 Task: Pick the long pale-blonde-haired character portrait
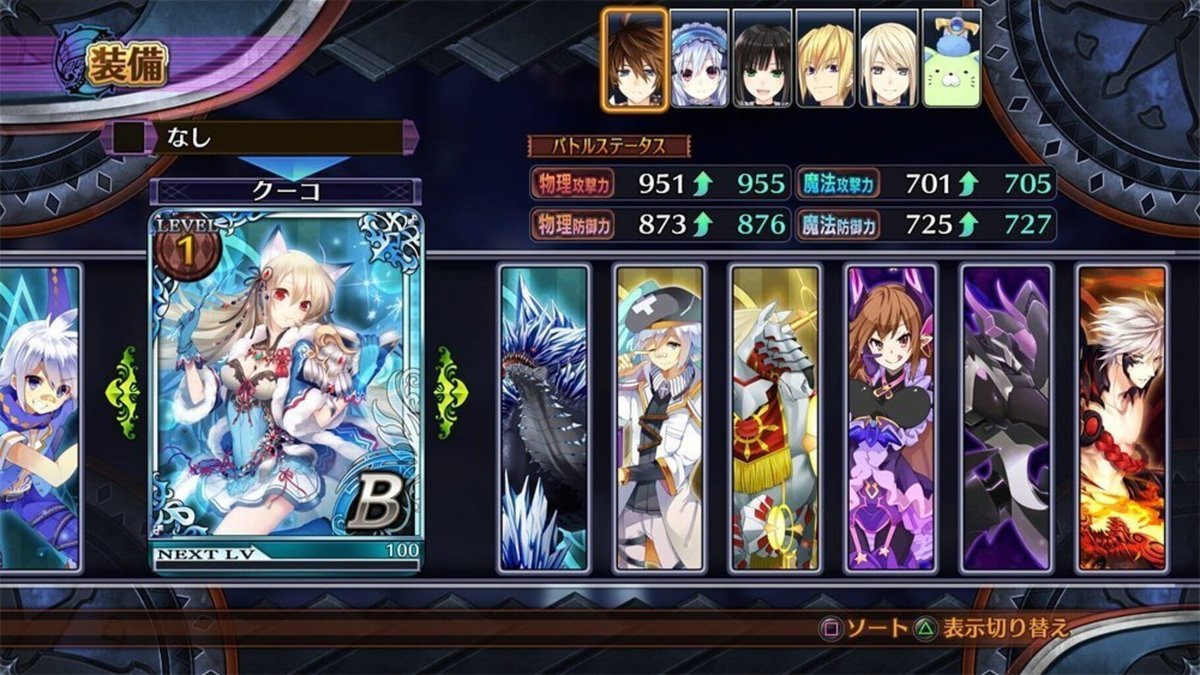(888, 58)
